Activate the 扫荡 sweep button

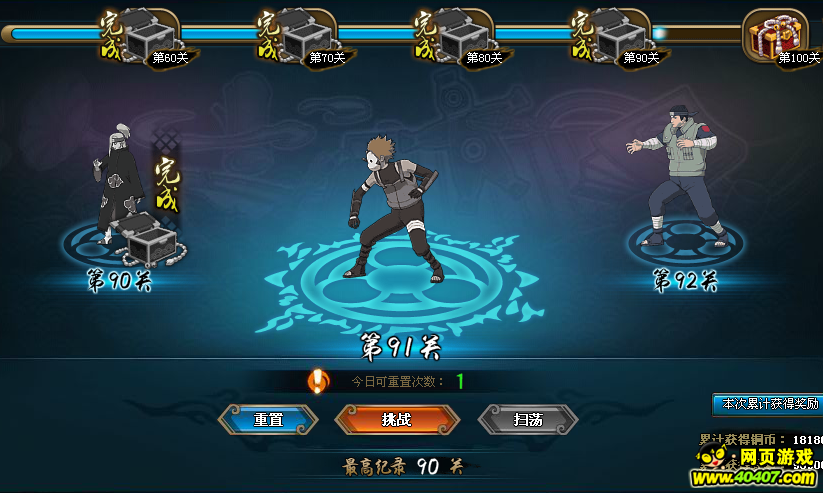pyautogui.click(x=528, y=420)
